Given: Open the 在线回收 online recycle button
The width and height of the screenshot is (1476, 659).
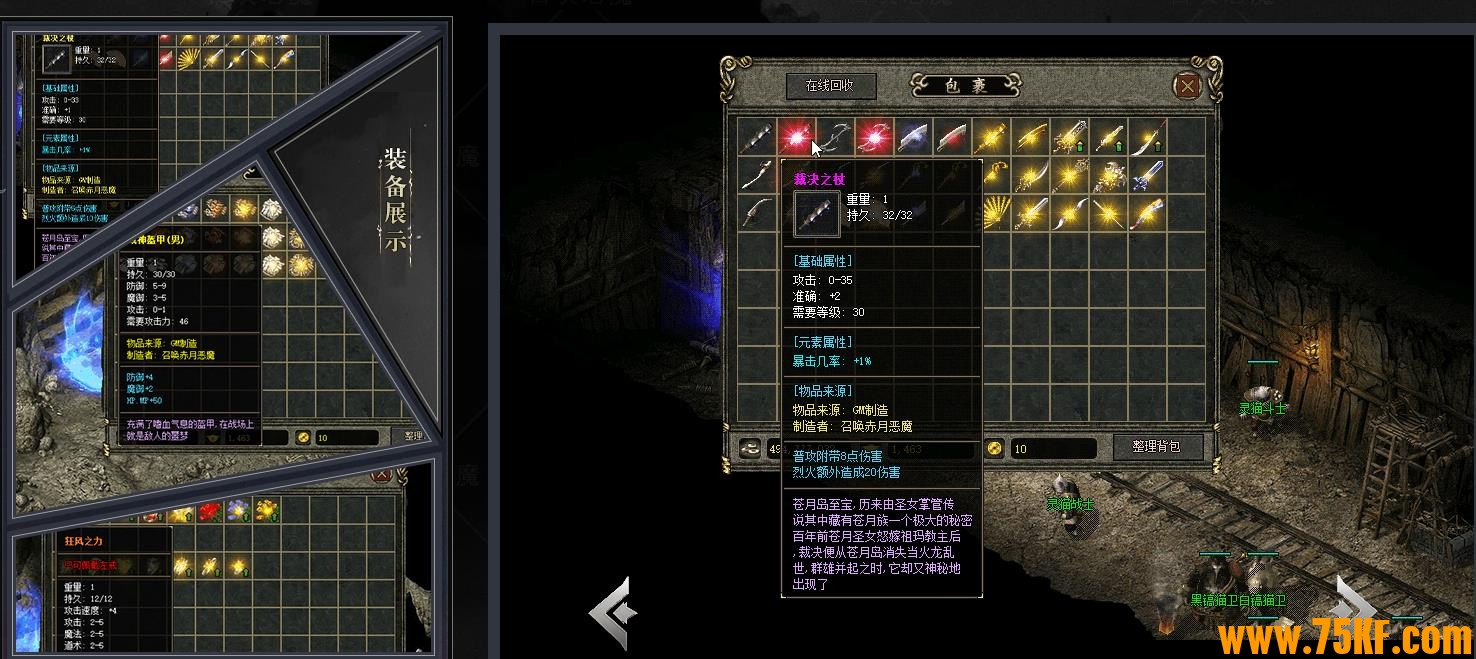Looking at the screenshot, I should [x=831, y=86].
